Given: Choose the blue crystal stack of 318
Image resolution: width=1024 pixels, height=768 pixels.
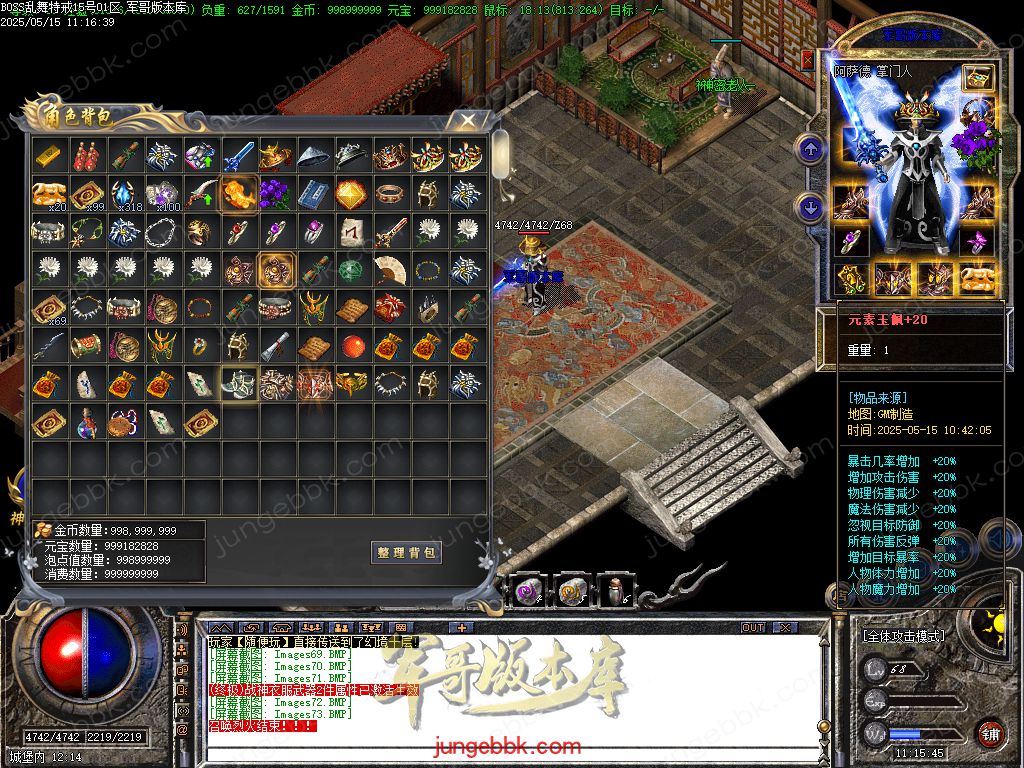Looking at the screenshot, I should click(125, 194).
